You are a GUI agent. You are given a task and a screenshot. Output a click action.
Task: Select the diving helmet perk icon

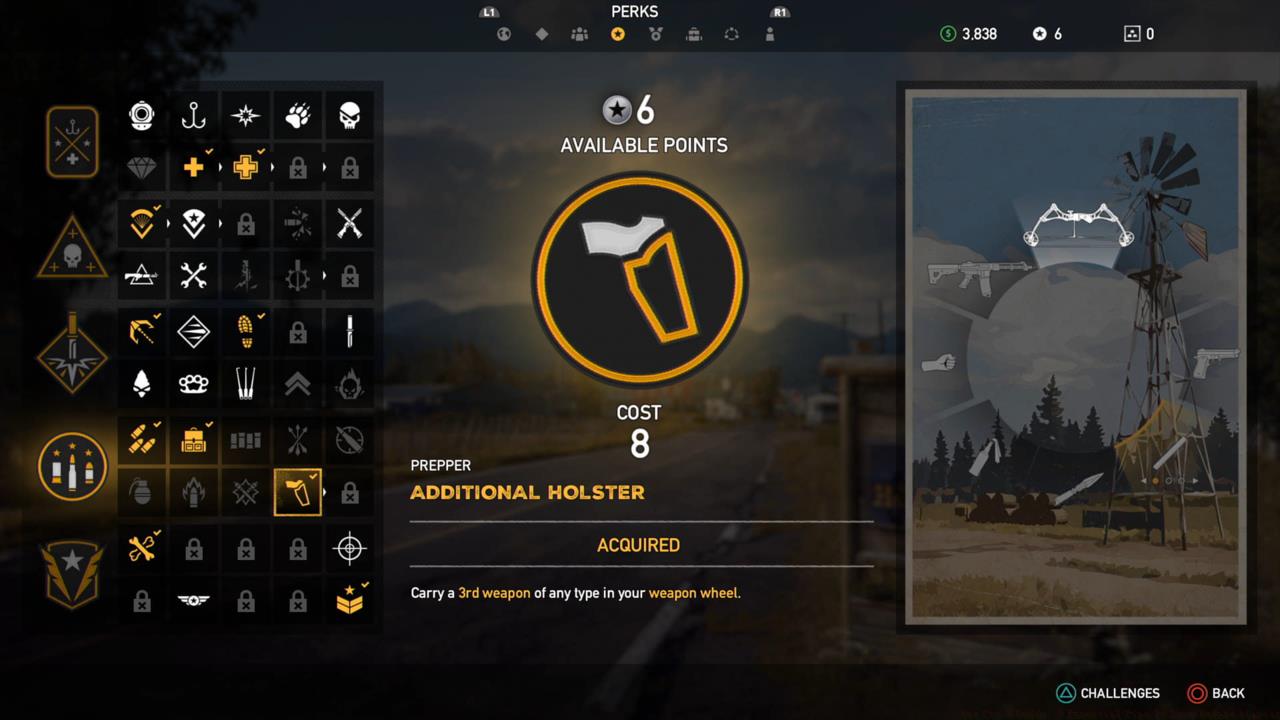click(141, 115)
